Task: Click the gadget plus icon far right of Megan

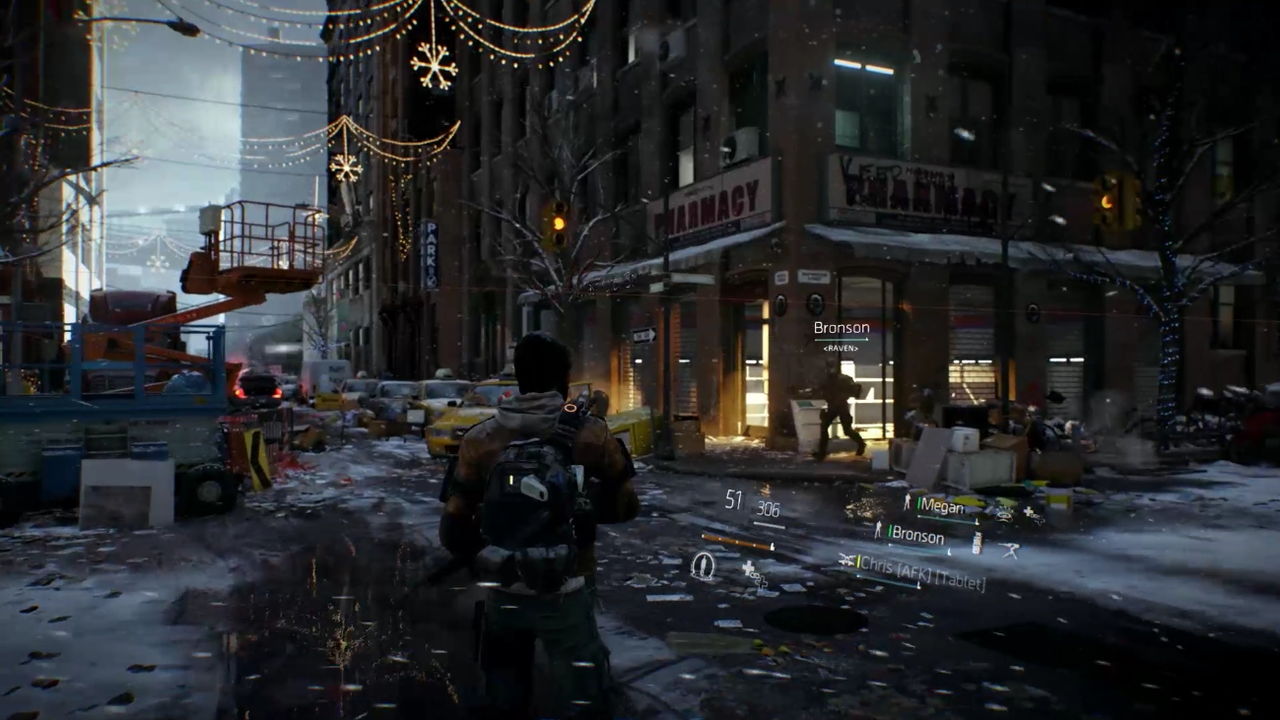Action: click(x=1030, y=511)
